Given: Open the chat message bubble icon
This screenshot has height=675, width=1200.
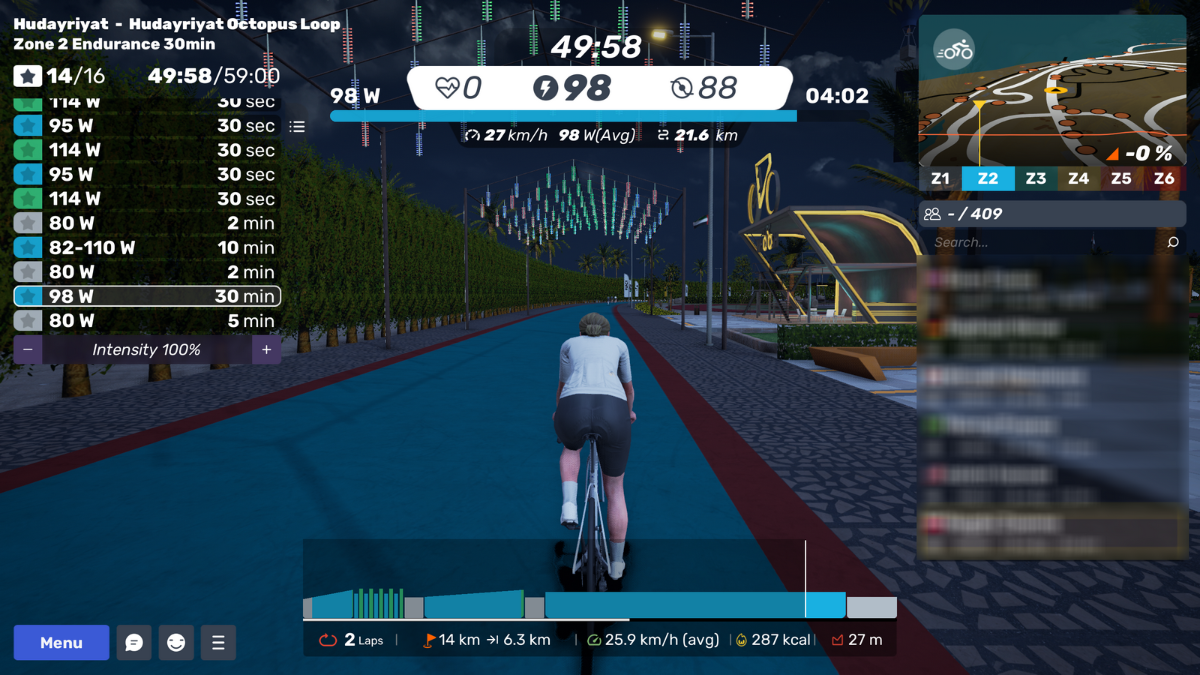Looking at the screenshot, I should pos(134,643).
